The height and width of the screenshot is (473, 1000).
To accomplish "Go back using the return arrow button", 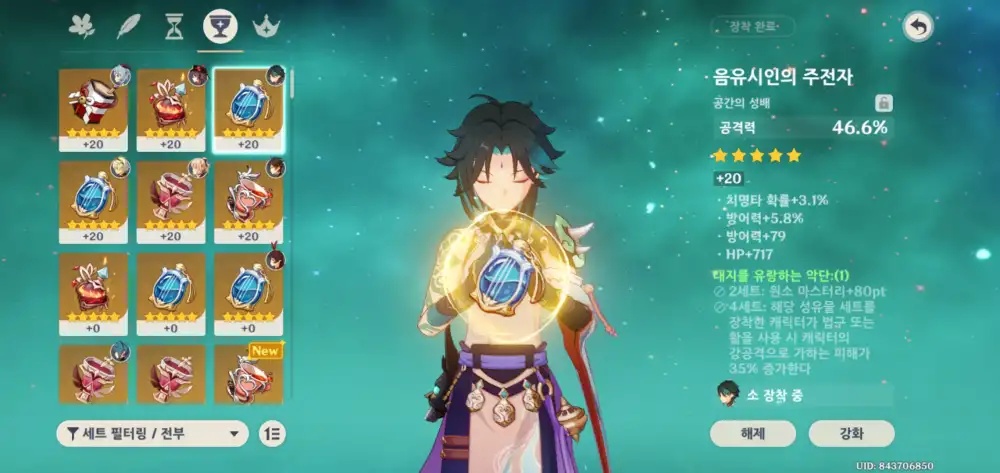I will coord(917,27).
